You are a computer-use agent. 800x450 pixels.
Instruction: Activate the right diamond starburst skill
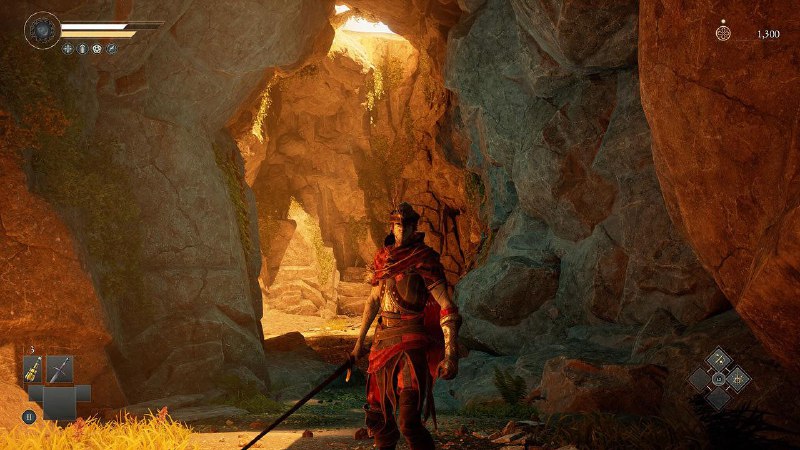pos(738,378)
